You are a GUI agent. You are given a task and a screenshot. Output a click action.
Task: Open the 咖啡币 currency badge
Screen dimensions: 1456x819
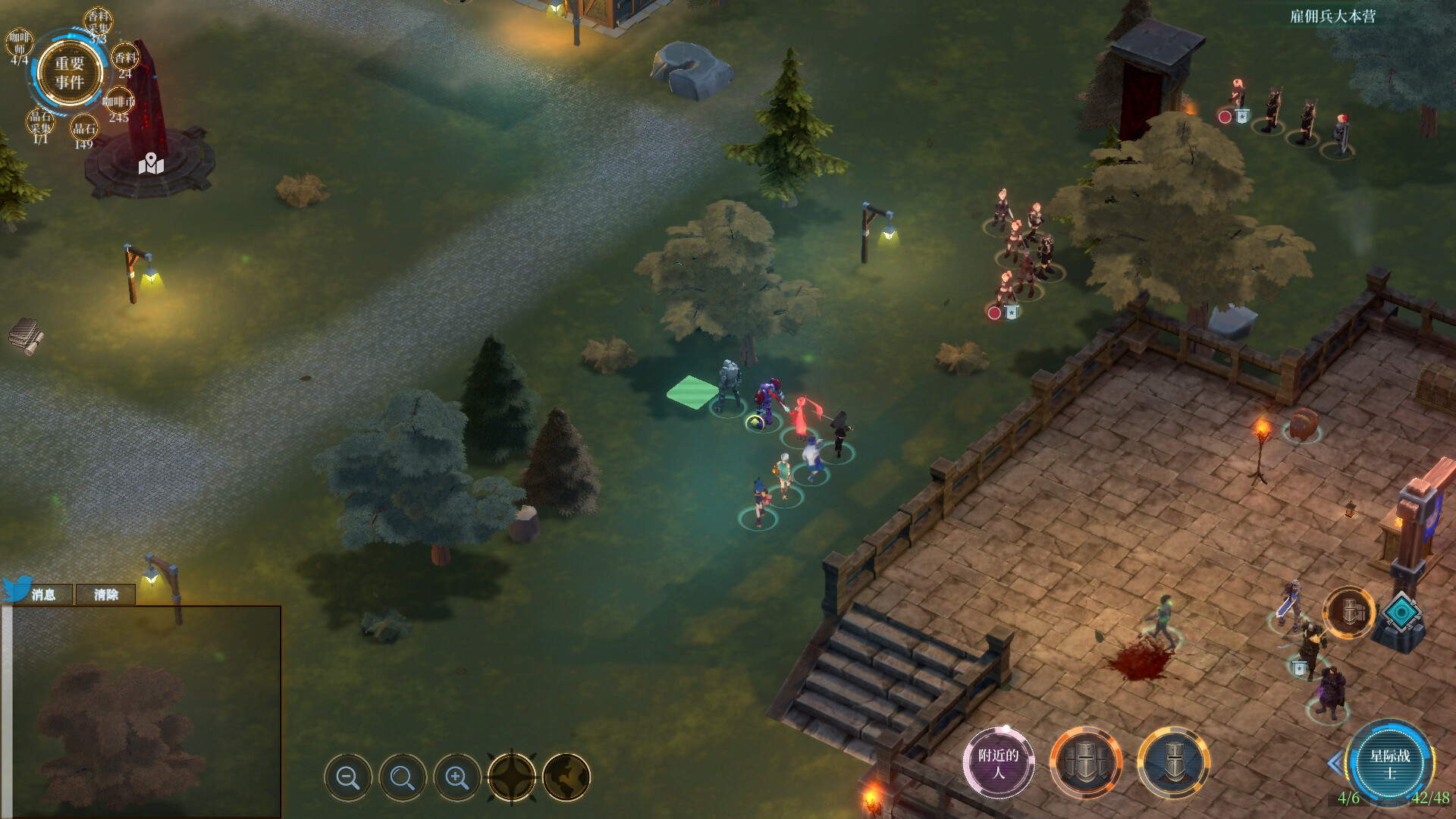coord(118,103)
